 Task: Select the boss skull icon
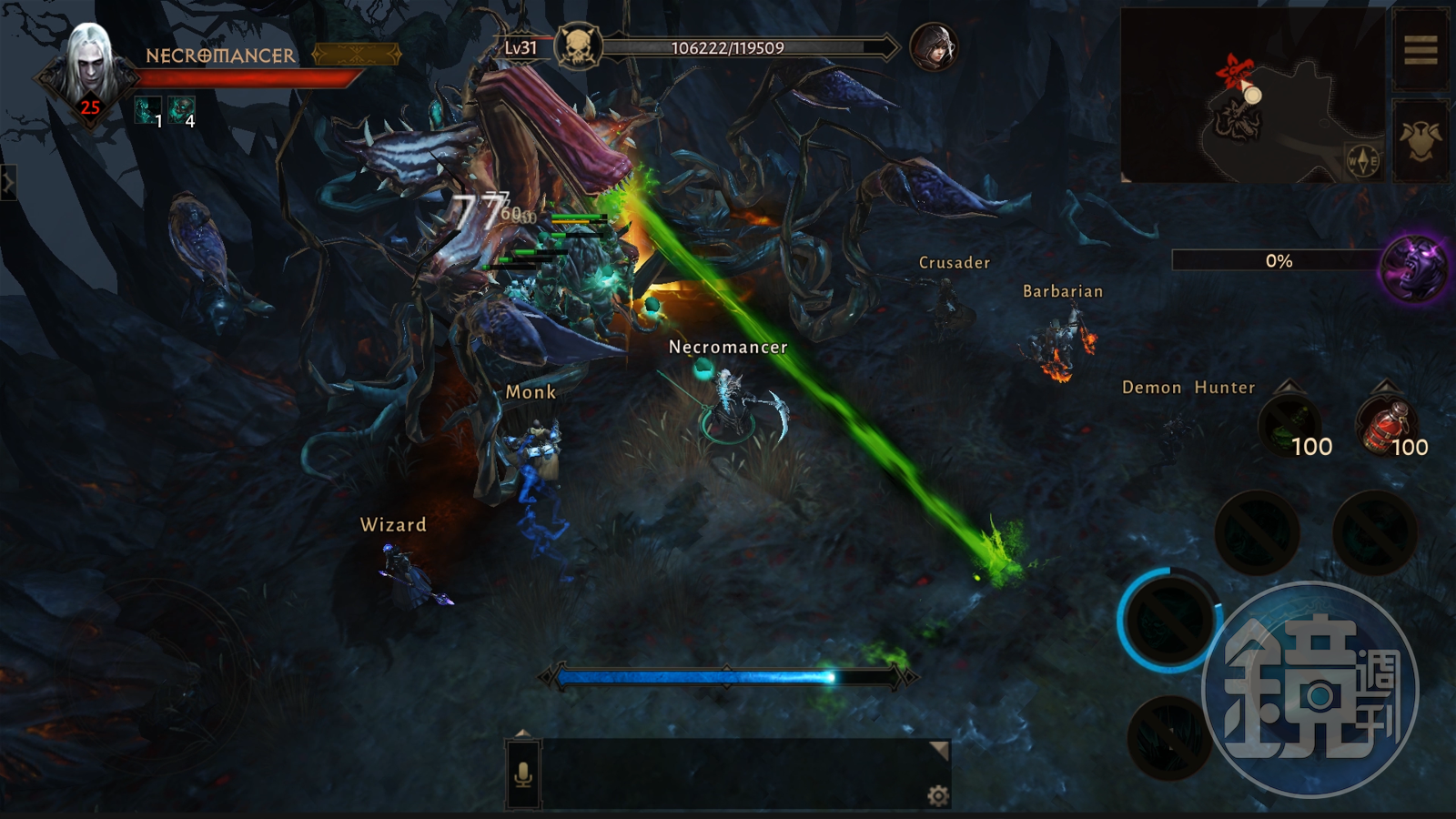click(578, 47)
